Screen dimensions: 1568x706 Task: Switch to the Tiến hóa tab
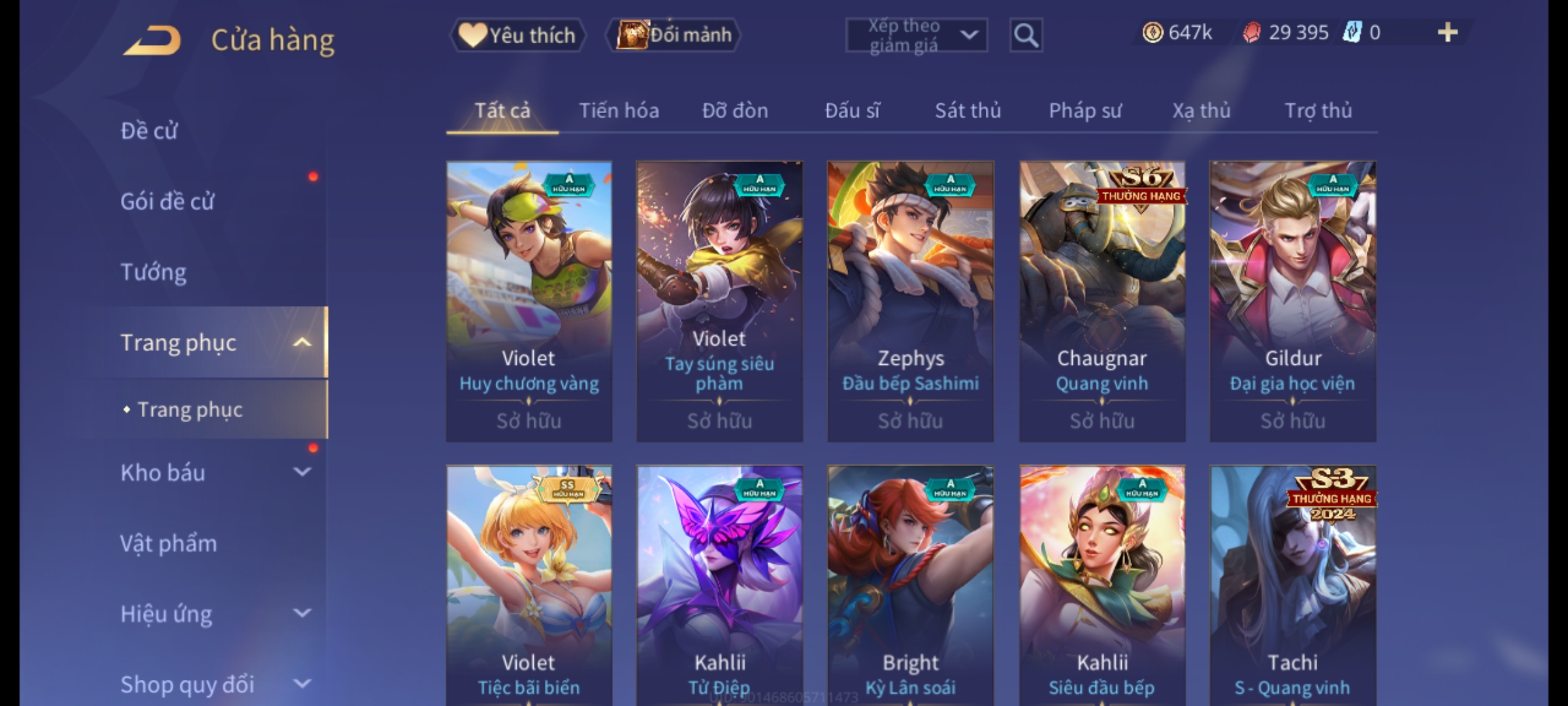click(x=619, y=111)
